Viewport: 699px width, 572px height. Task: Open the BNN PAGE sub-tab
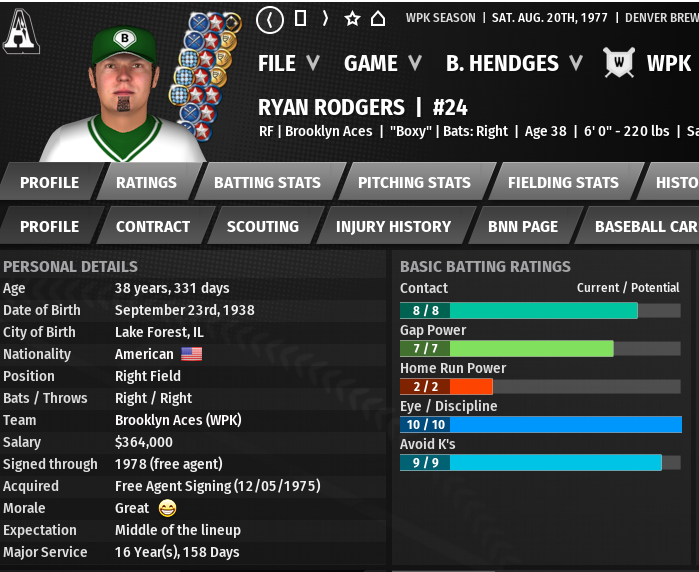point(523,226)
